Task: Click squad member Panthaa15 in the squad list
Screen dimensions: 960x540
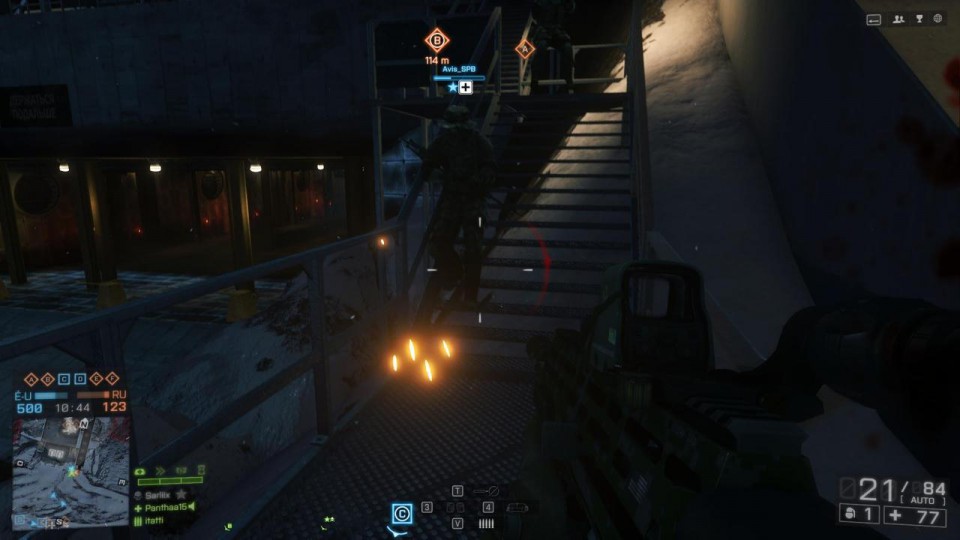Action: coord(166,507)
